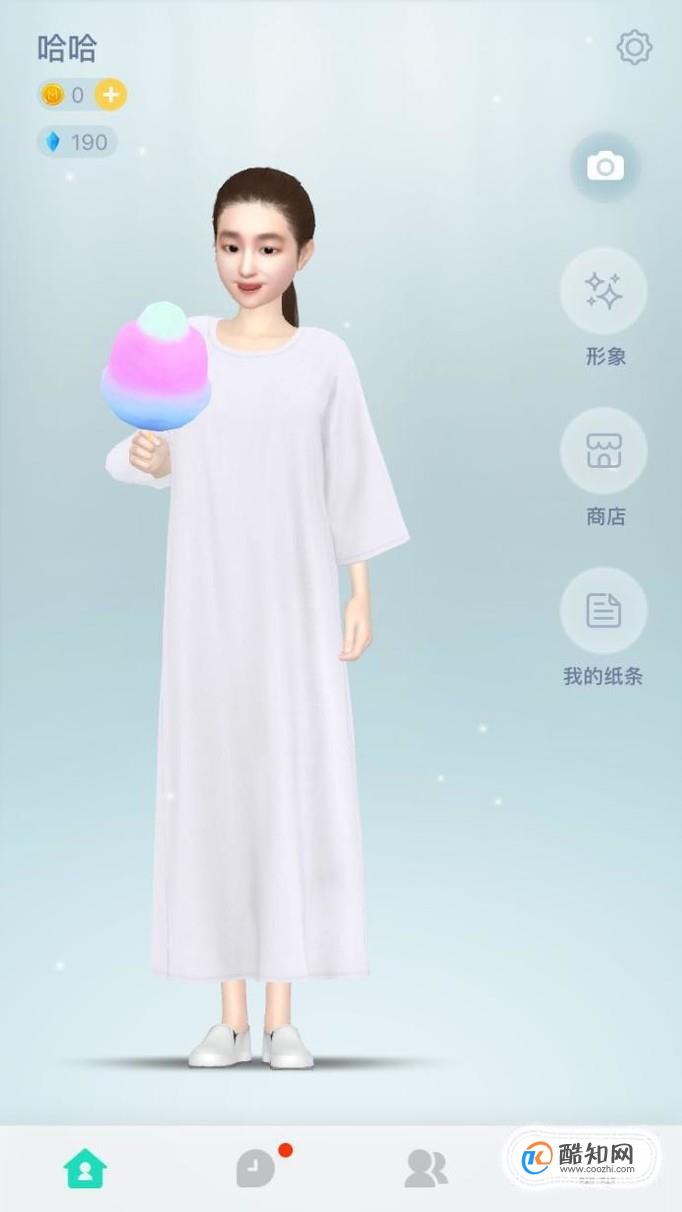
Task: View 我的纸条 notes
Action: pos(604,611)
